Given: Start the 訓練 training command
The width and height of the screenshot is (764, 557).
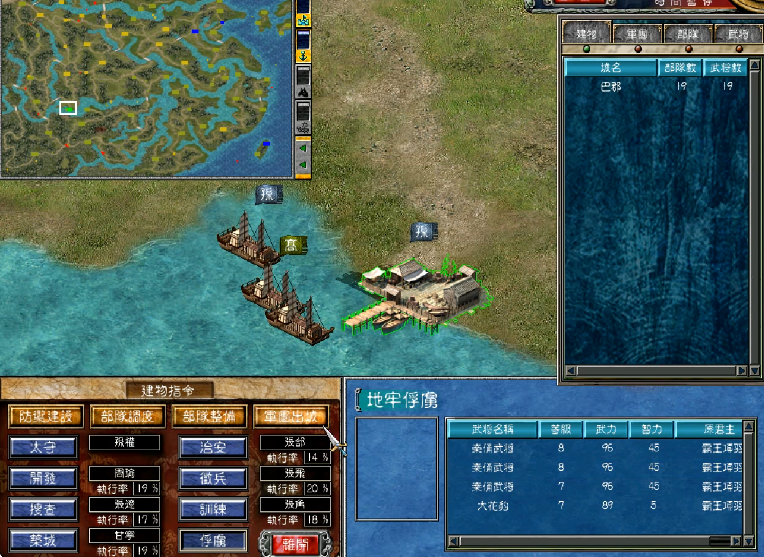Looking at the screenshot, I should pyautogui.click(x=214, y=509).
